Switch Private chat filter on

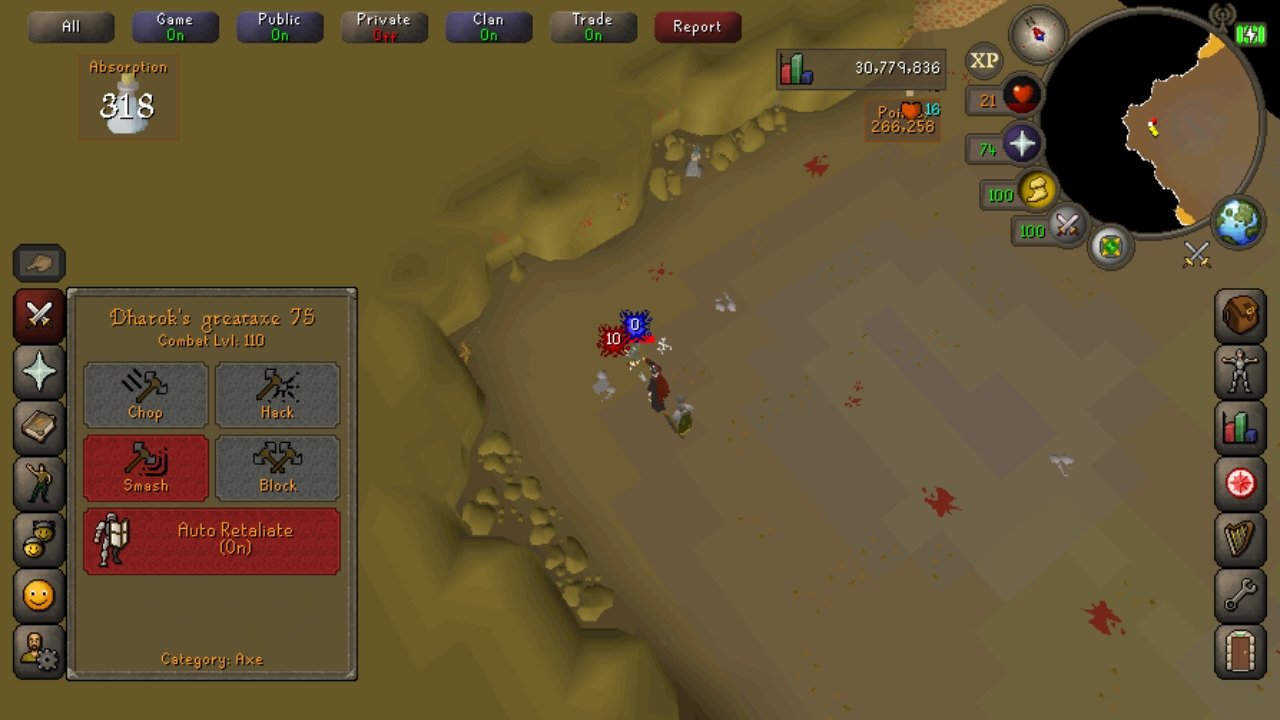click(384, 27)
